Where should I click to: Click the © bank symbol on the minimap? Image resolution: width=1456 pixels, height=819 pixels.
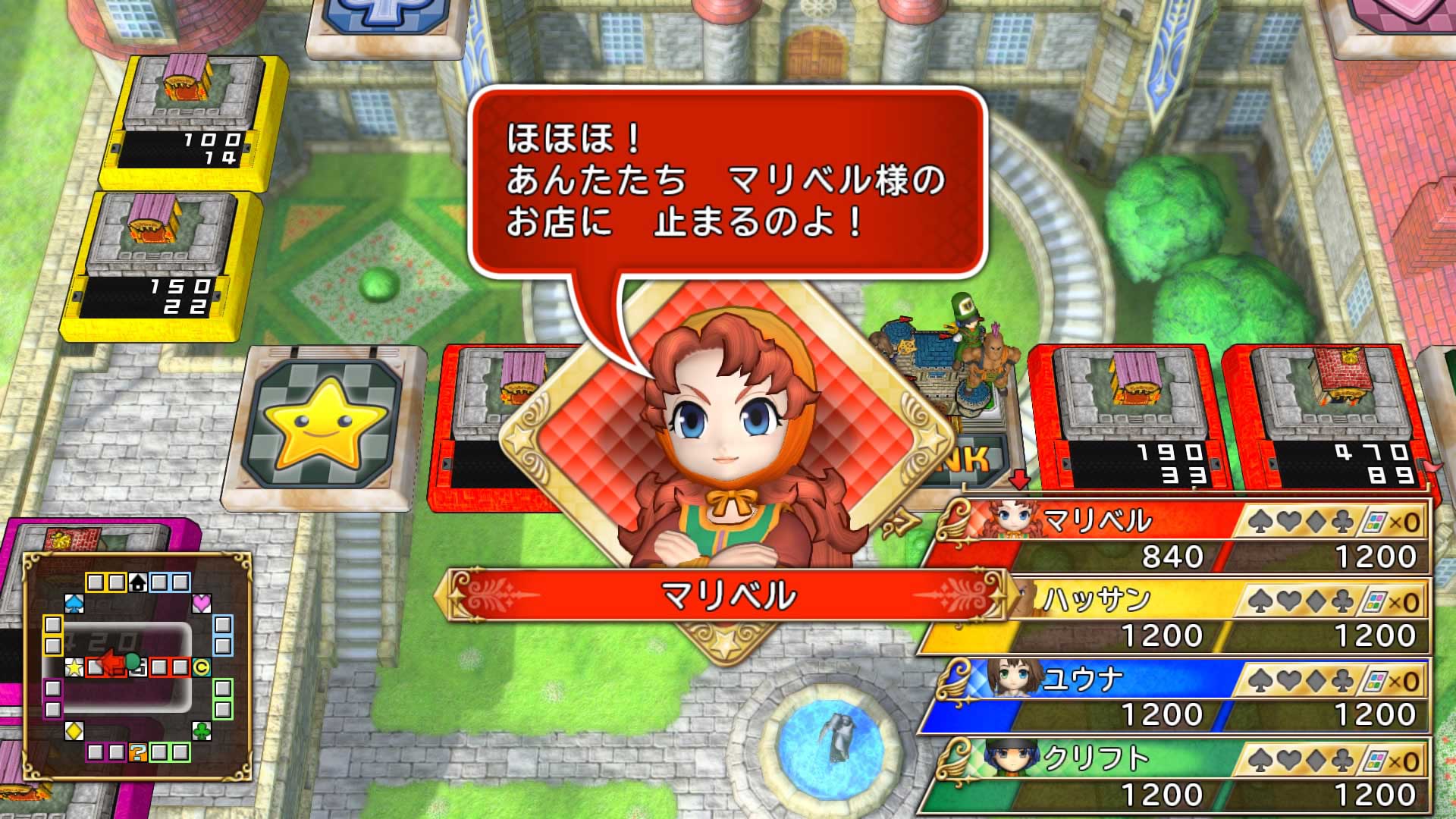(x=202, y=667)
